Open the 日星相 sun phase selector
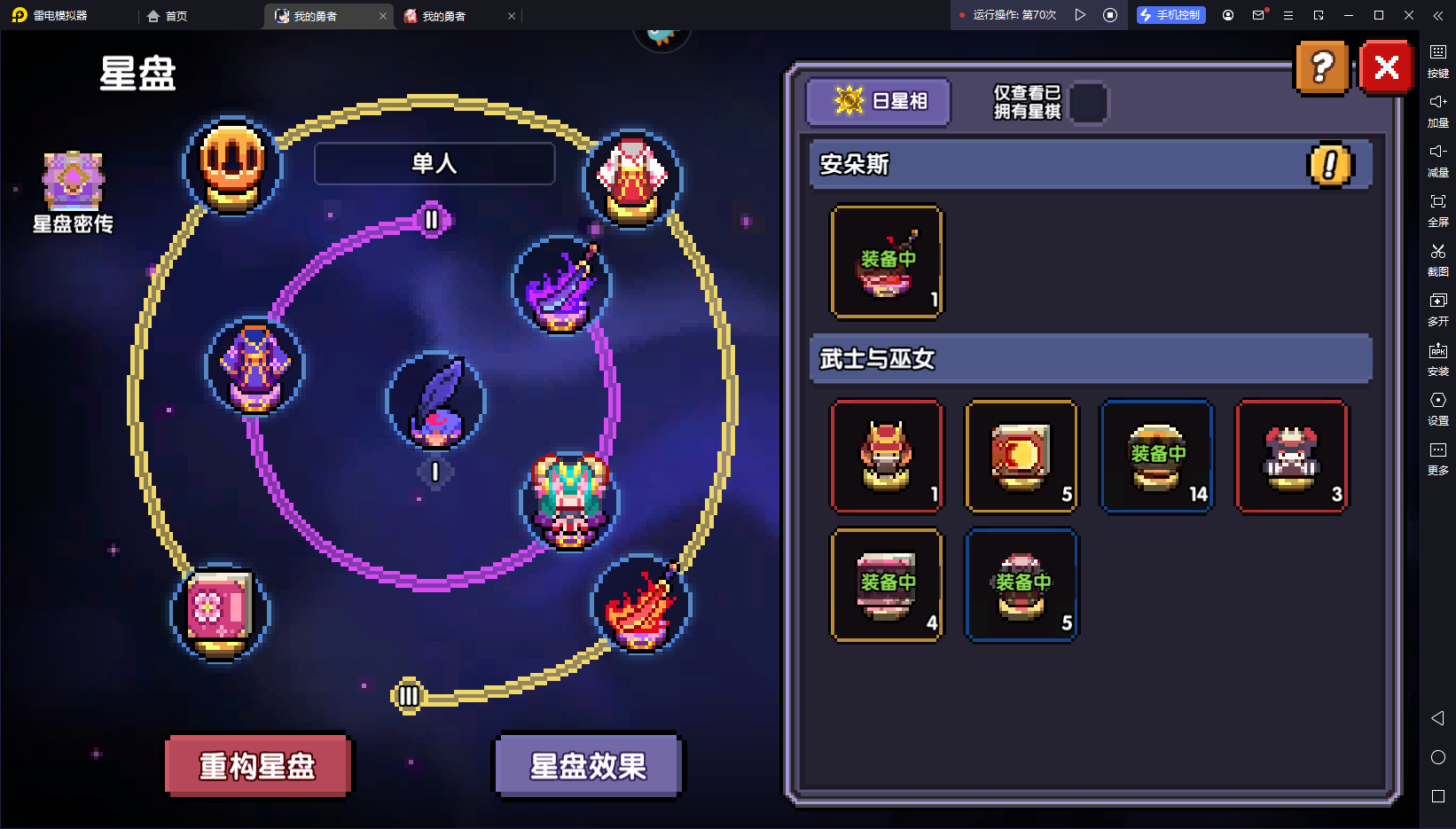This screenshot has width=1456, height=829. (x=877, y=101)
